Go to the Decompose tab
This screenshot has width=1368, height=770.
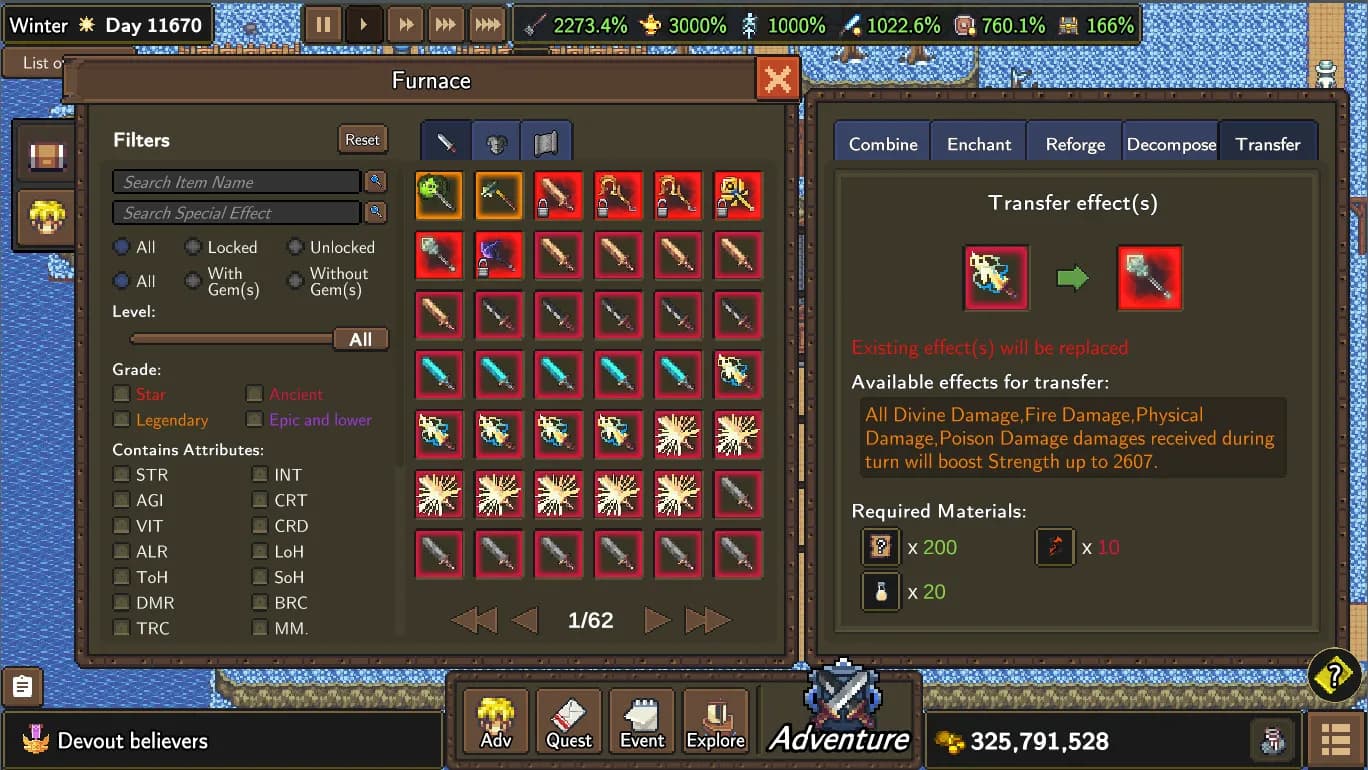click(1171, 144)
